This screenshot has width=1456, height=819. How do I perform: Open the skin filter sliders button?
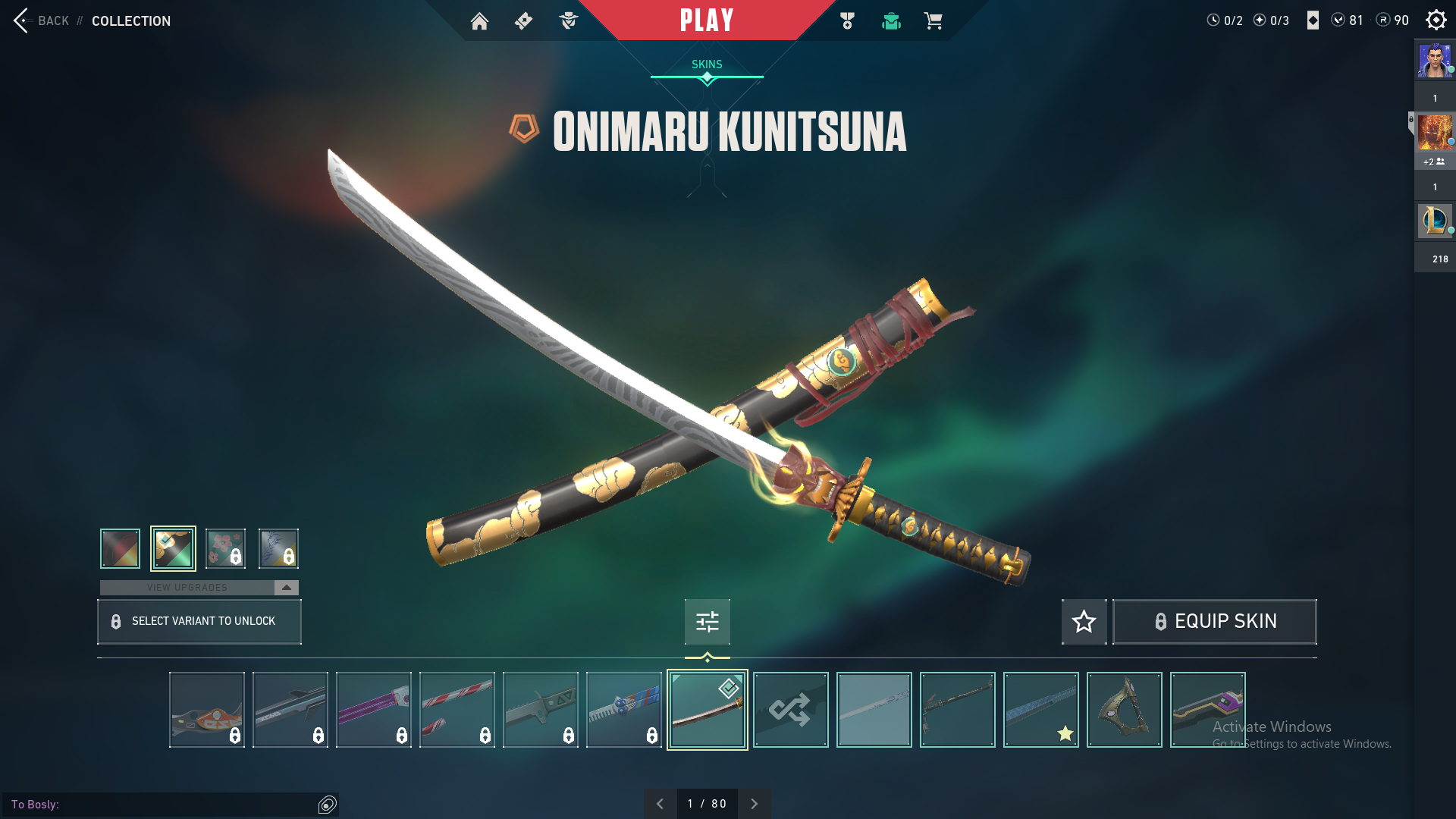(x=707, y=622)
